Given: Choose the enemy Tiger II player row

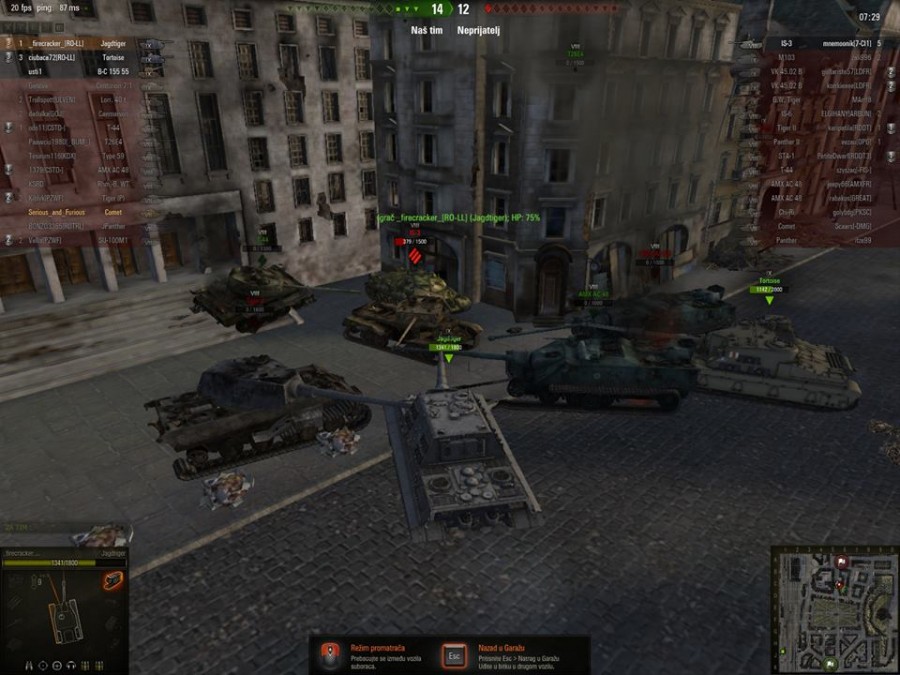Looking at the screenshot, I should coord(820,128).
